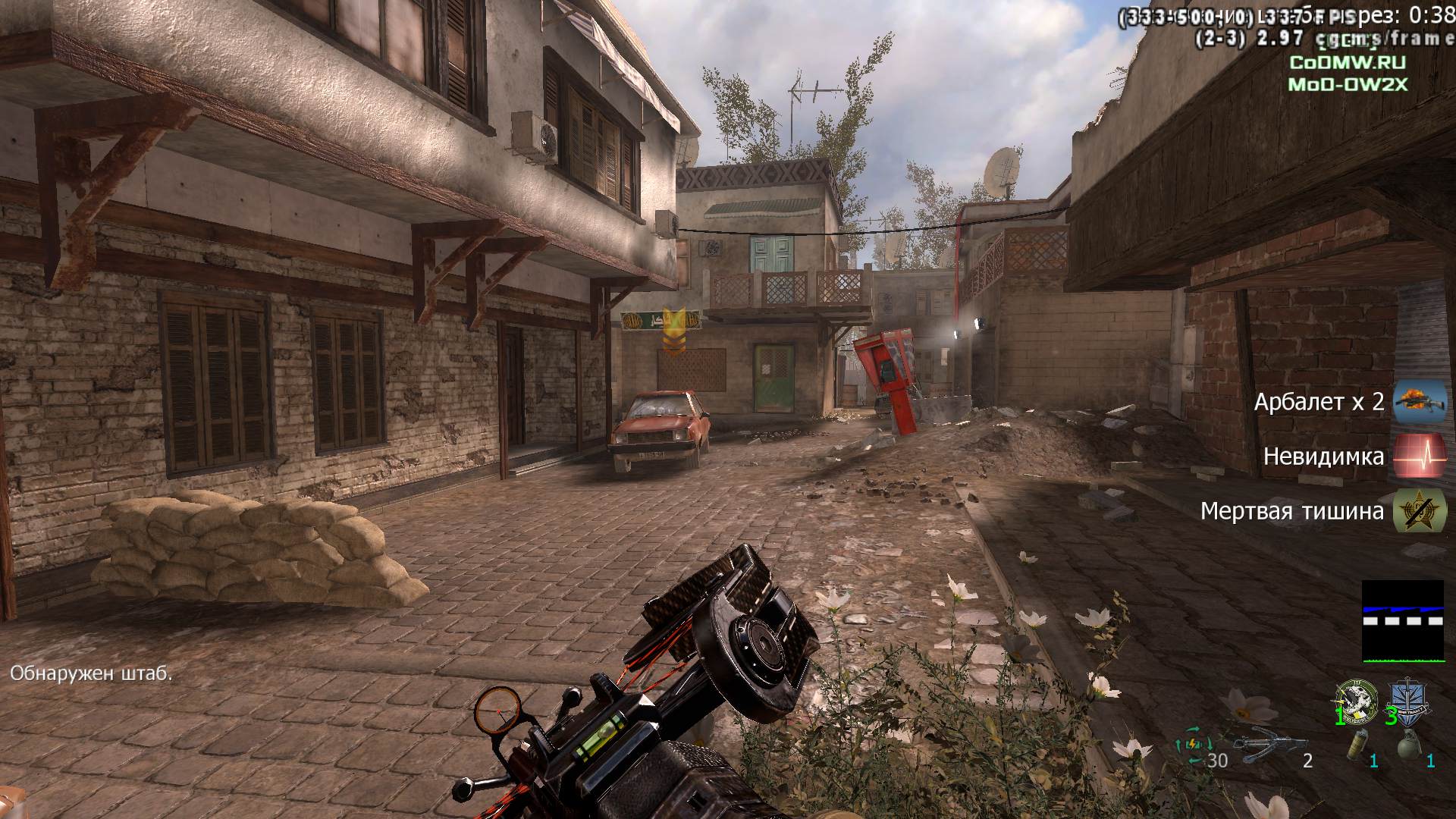Click the gold chevron headquarters objective marker
This screenshot has width=1456, height=819.
672,331
